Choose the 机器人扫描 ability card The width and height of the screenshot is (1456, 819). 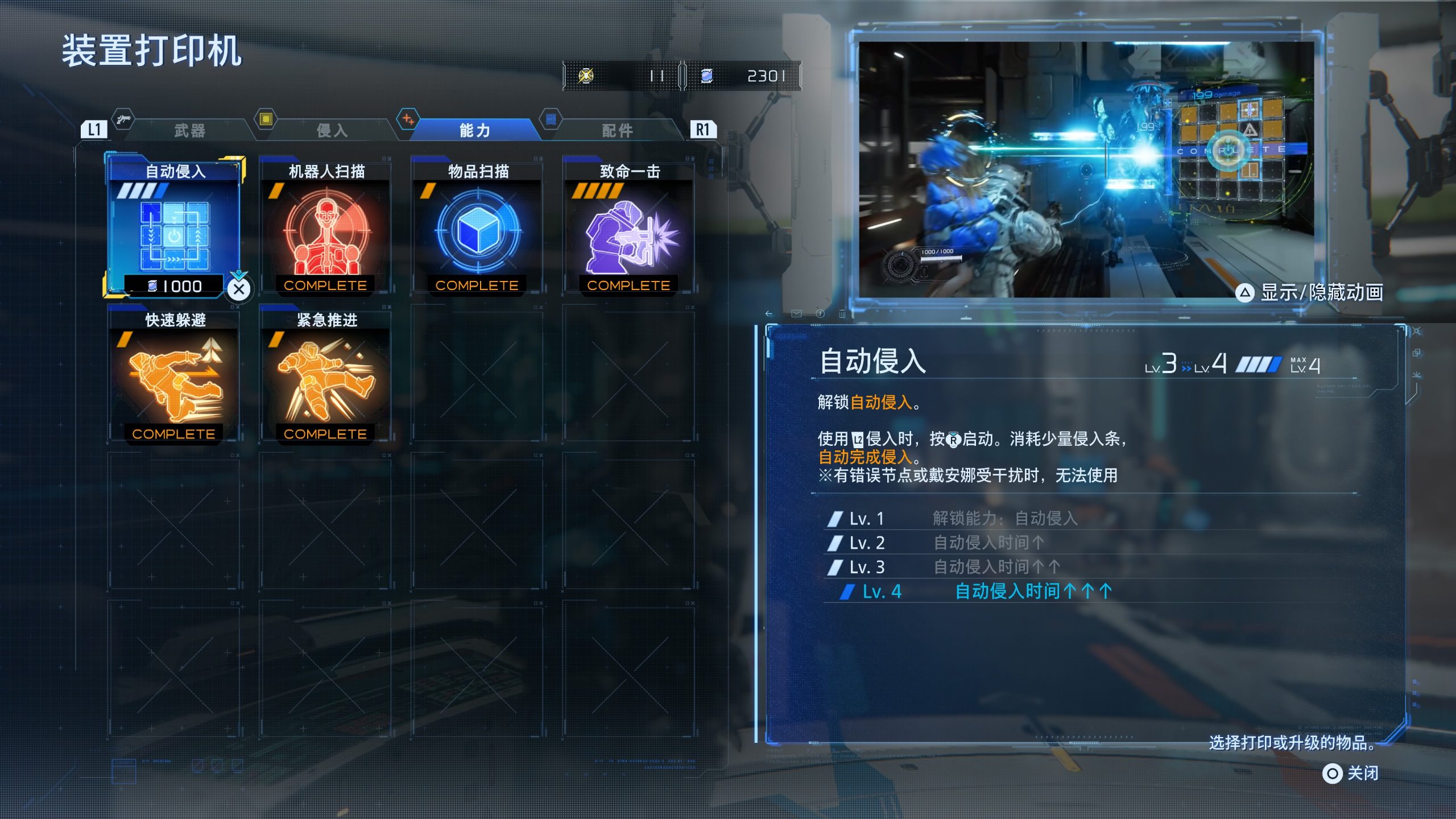(x=325, y=227)
